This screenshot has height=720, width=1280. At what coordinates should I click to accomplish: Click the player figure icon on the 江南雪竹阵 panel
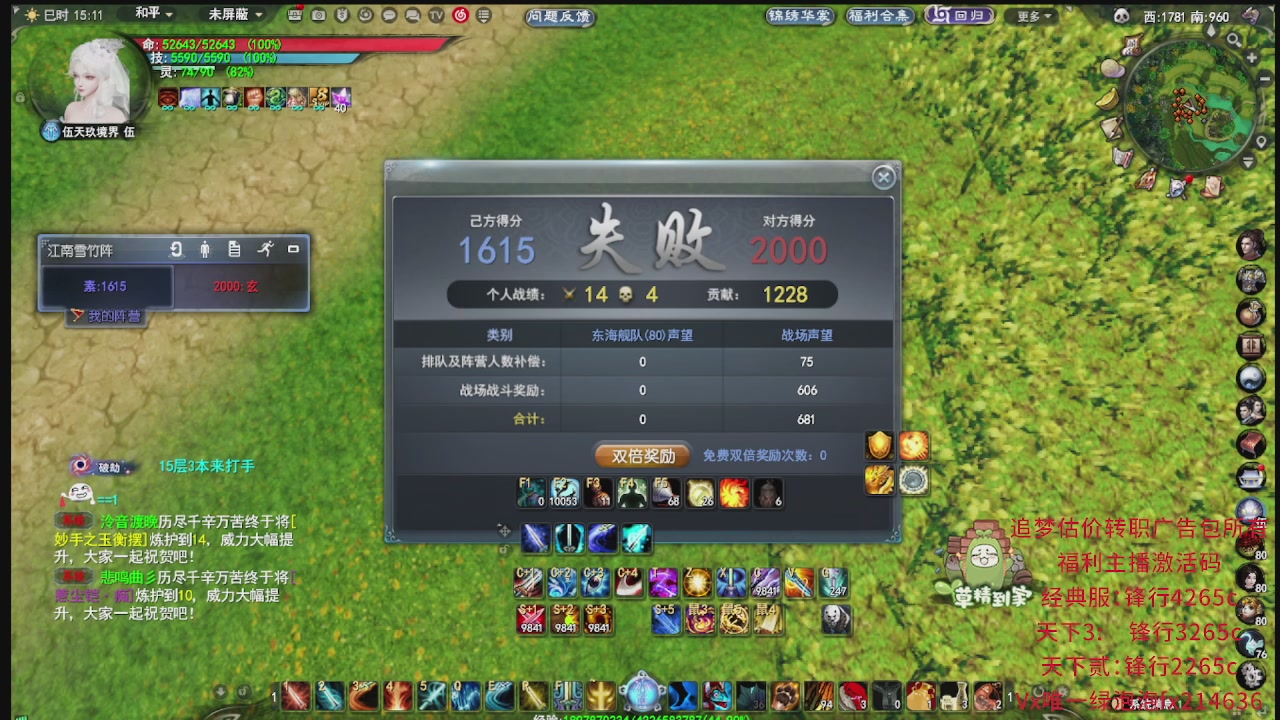205,249
